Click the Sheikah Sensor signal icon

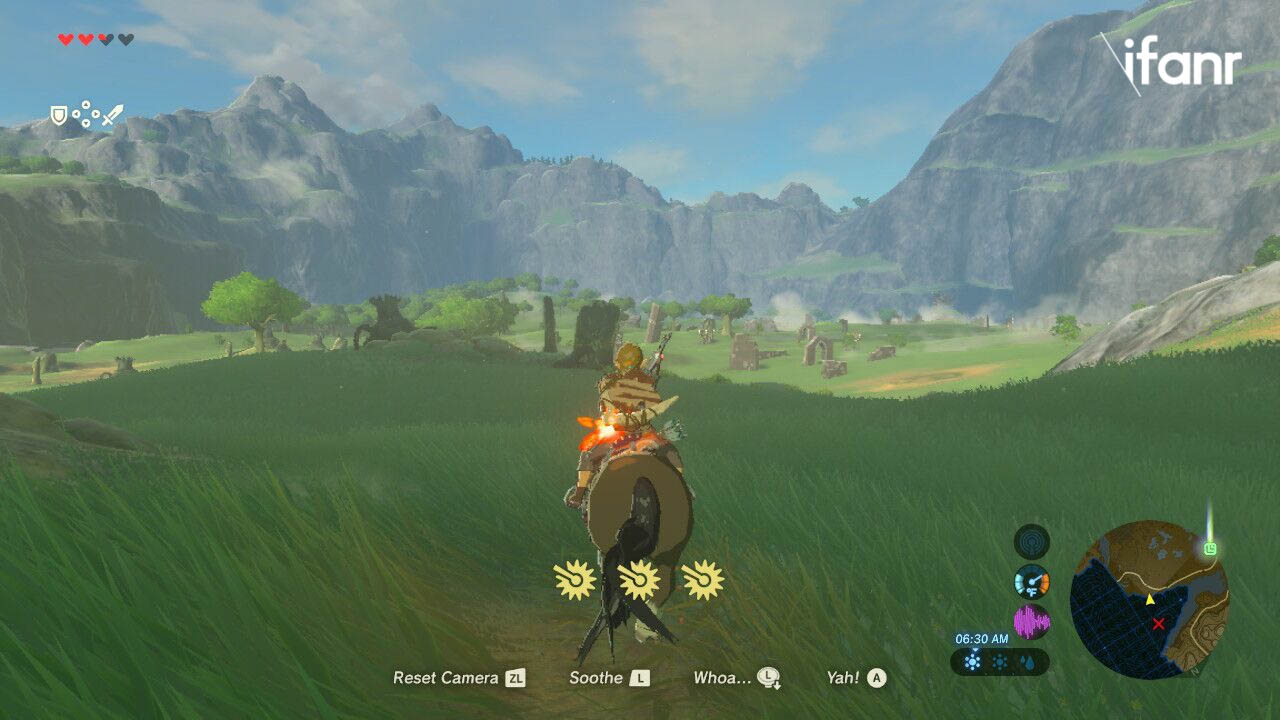(1031, 542)
